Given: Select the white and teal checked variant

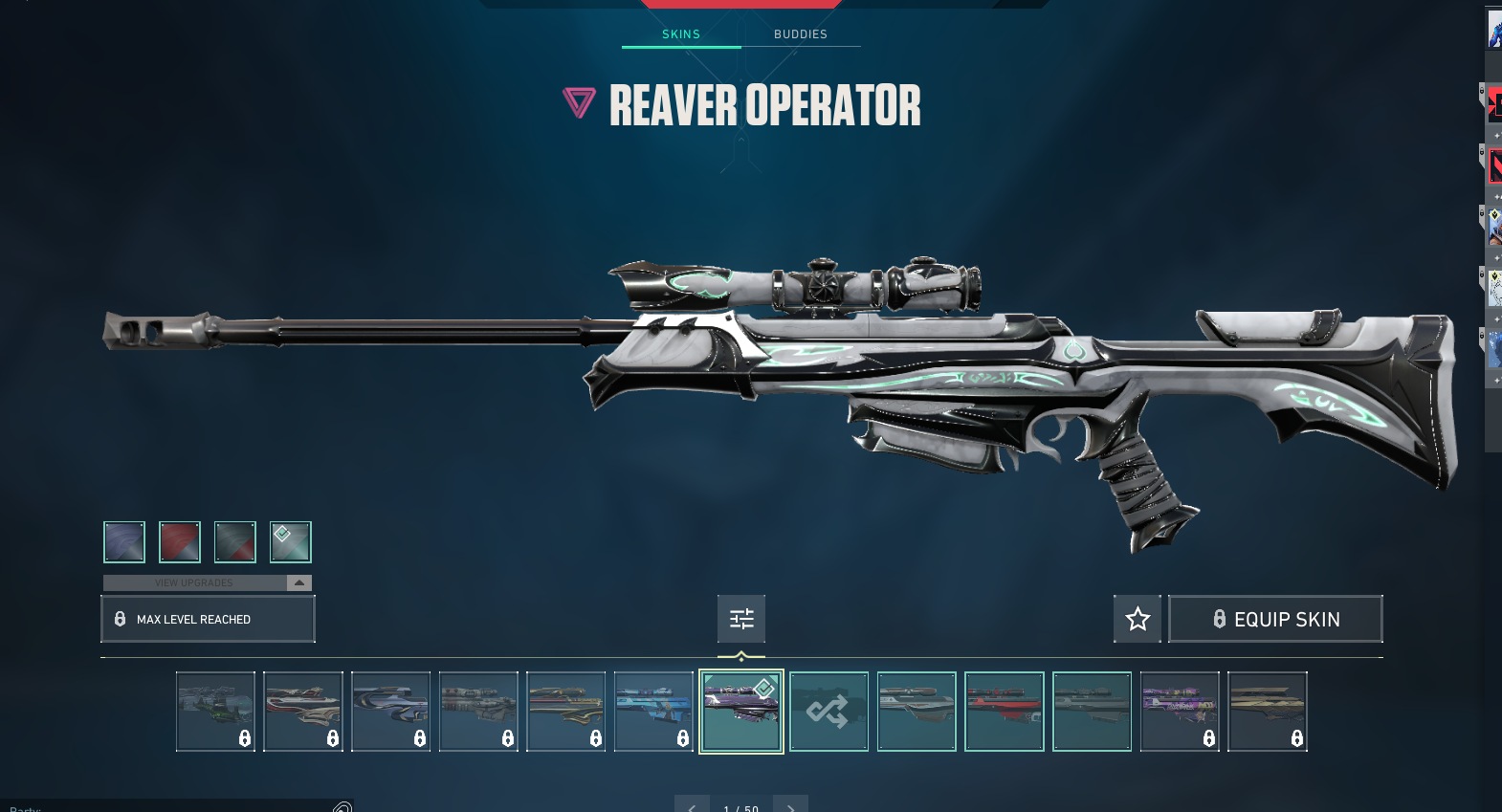Looking at the screenshot, I should 291,542.
